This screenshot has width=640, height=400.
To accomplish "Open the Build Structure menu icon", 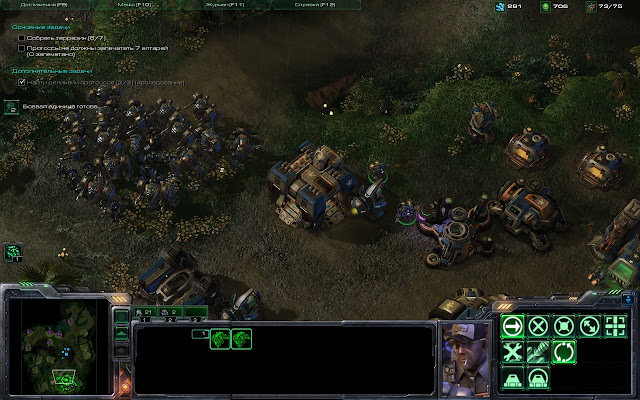I will (x=512, y=378).
